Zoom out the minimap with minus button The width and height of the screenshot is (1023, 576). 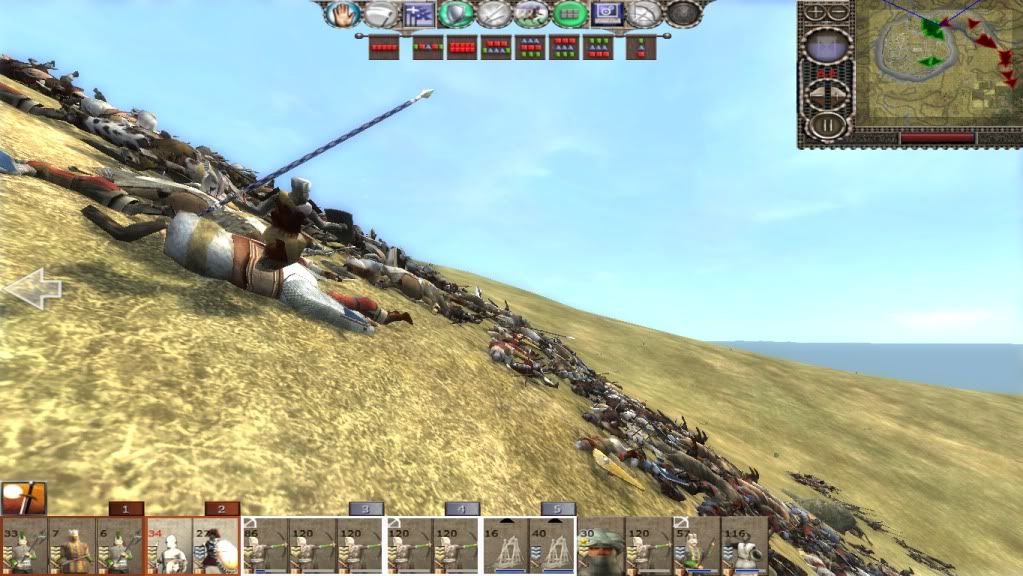click(x=839, y=13)
